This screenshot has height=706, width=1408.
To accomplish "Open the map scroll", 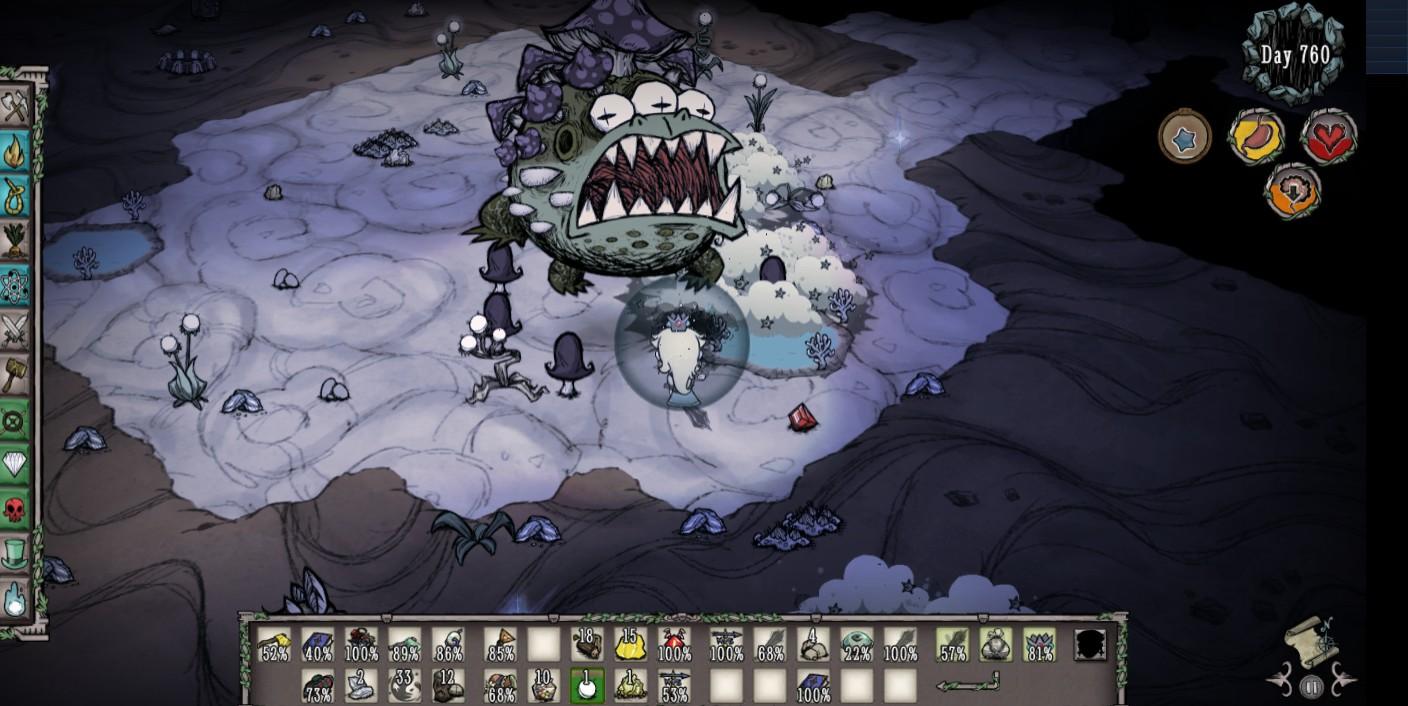I will [x=1310, y=638].
